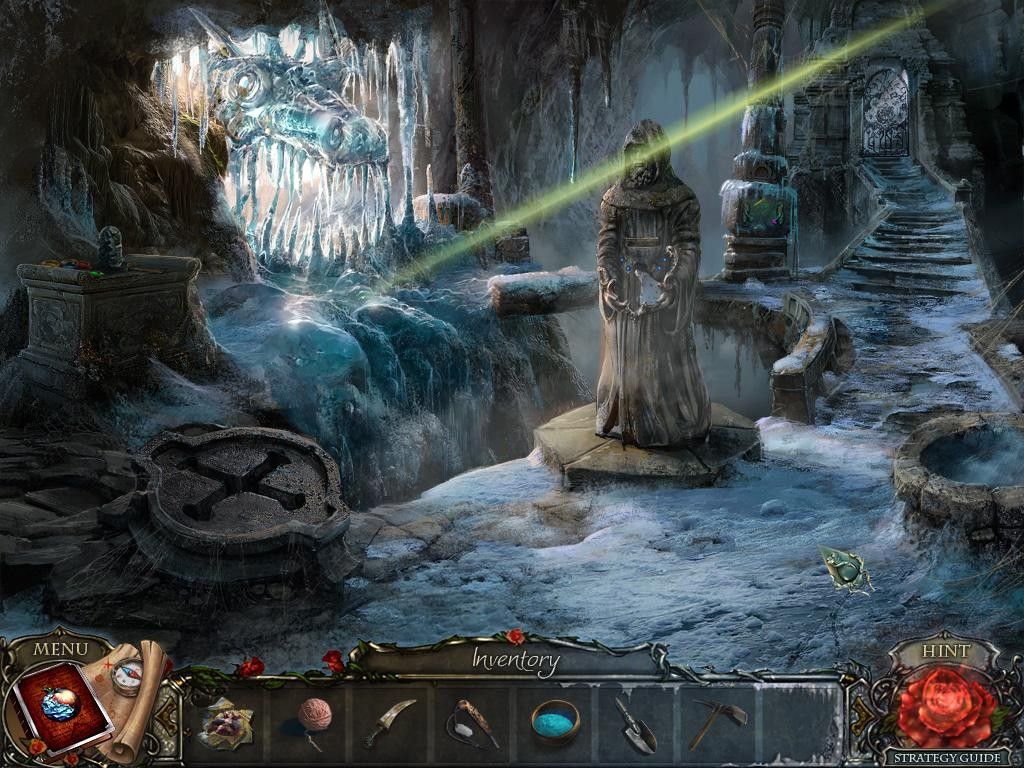Image resolution: width=1024 pixels, height=768 pixels.
Task: Choose the garden trowel from inventory
Action: point(635,723)
